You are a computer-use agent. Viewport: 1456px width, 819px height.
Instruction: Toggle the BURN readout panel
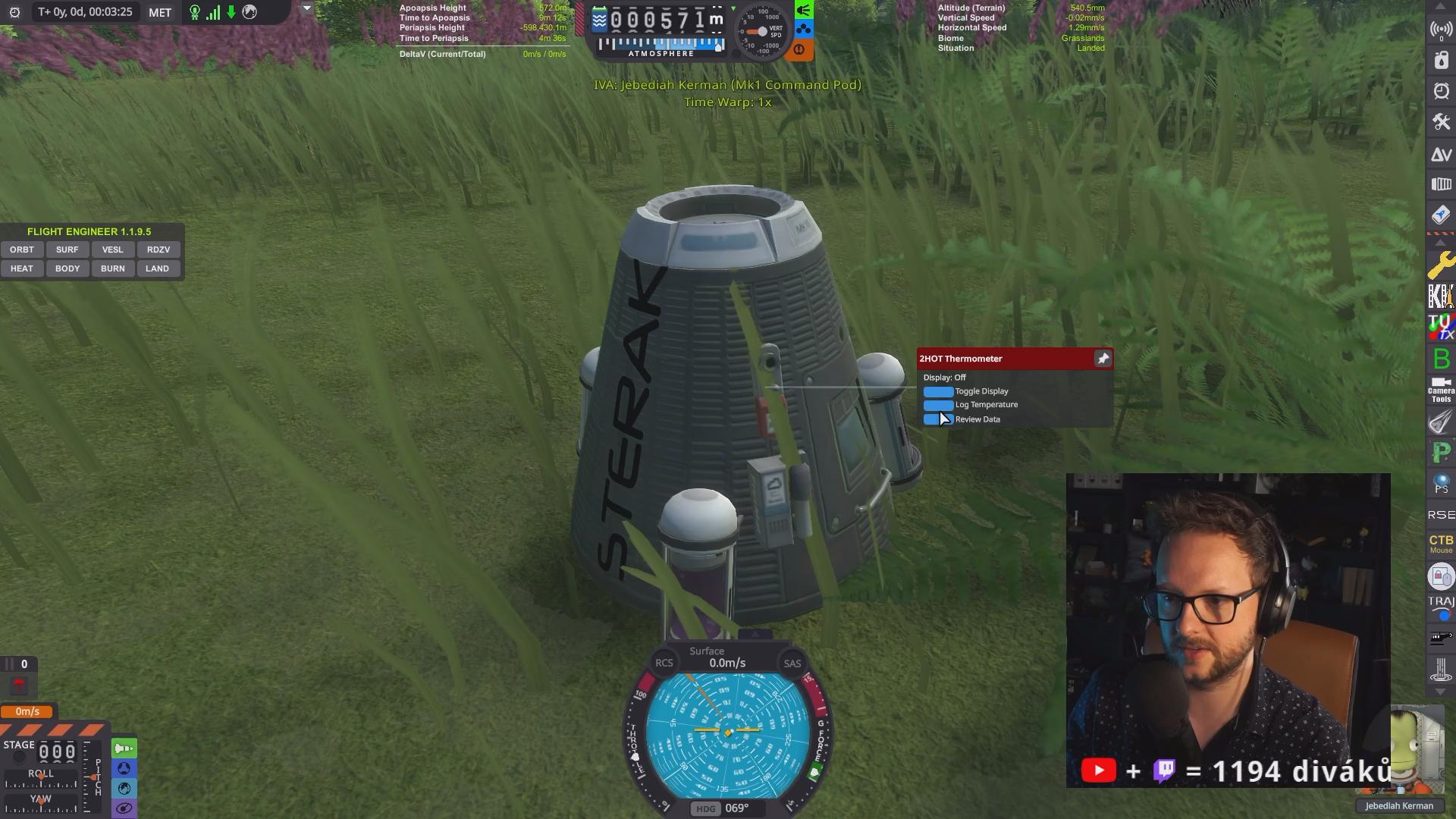click(112, 268)
